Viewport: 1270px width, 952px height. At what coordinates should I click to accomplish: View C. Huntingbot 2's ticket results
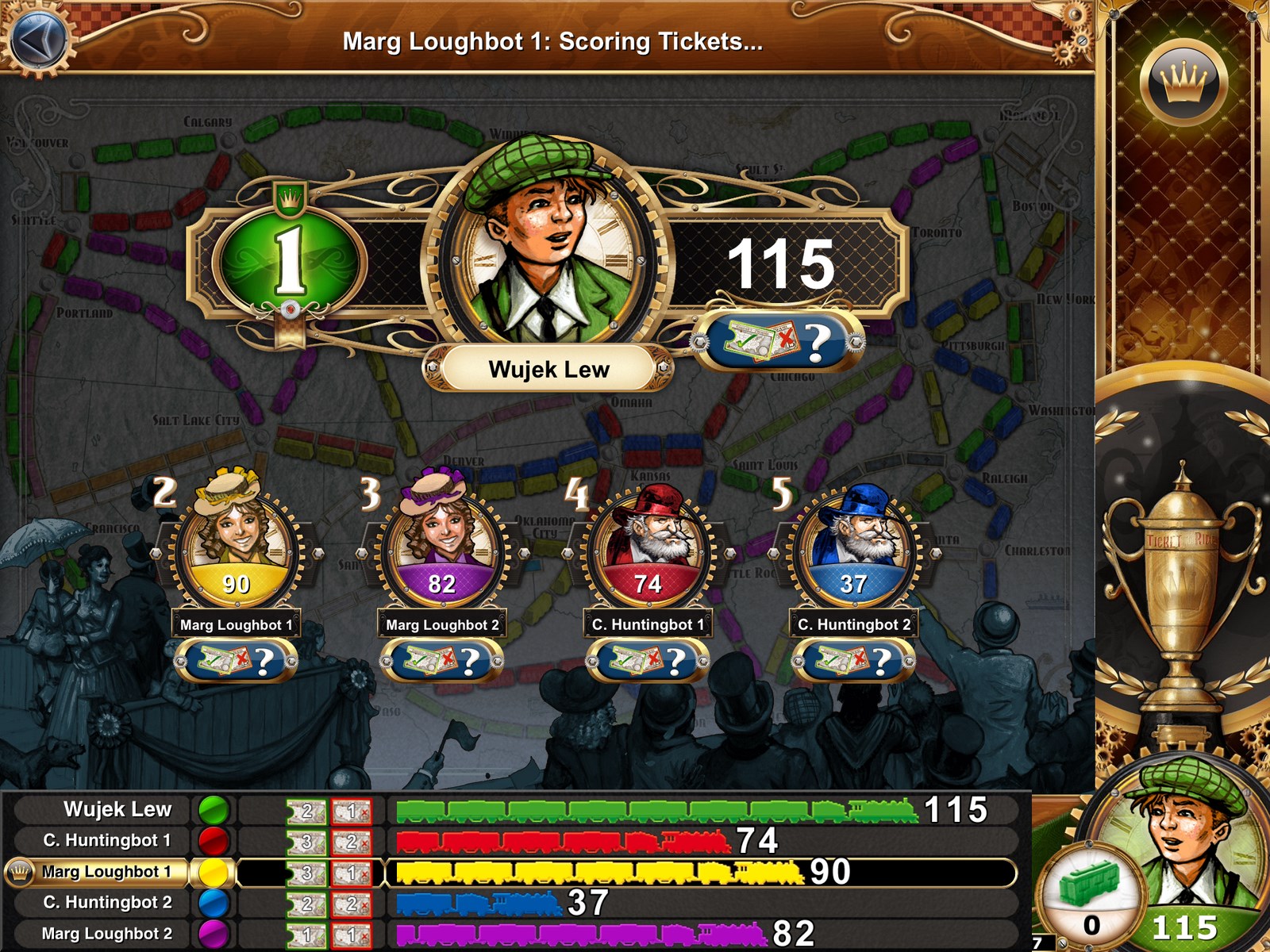pos(853,660)
